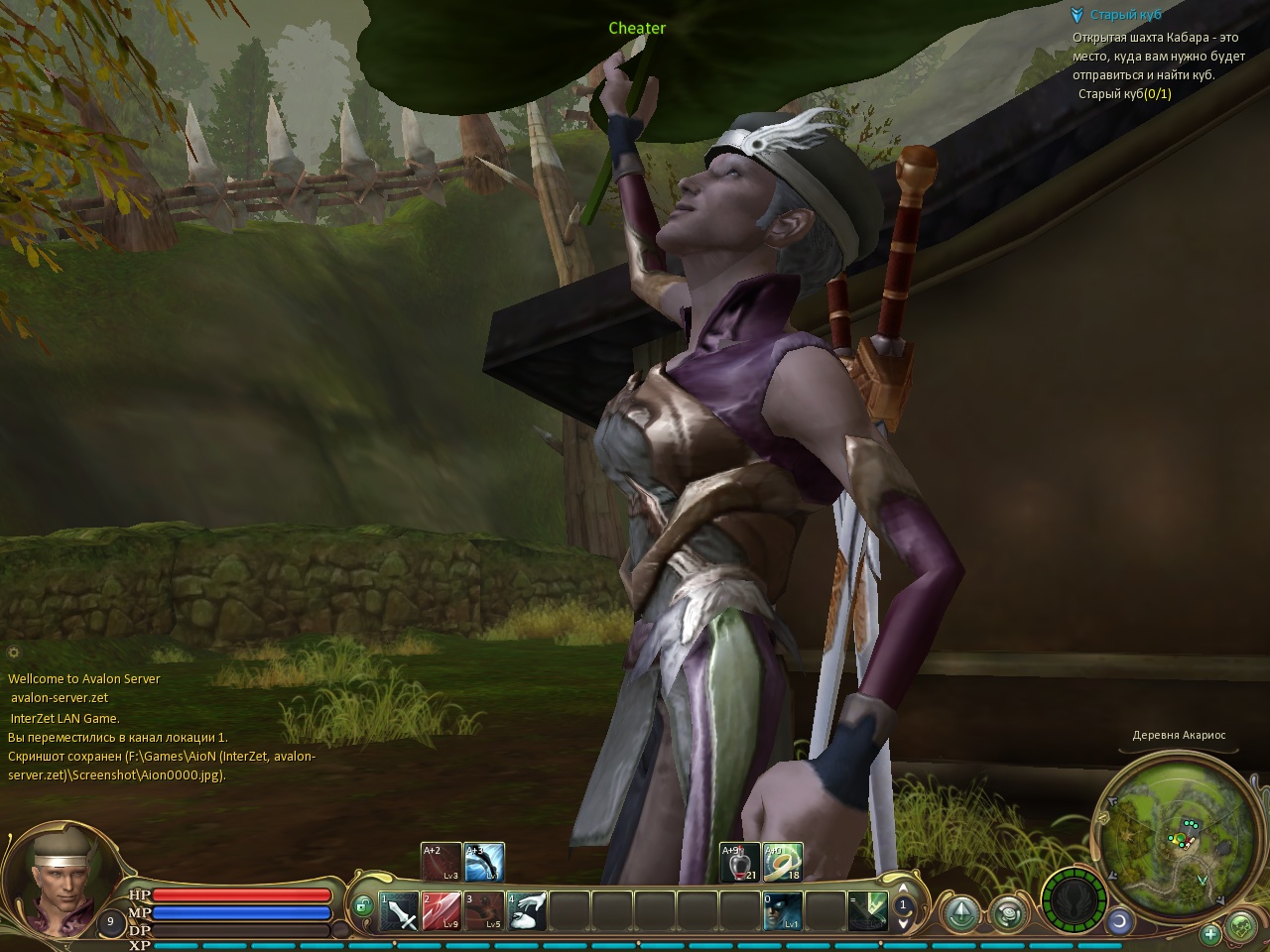Image resolution: width=1270 pixels, height=952 pixels.
Task: Use the dark red Lv3 skill above the hotbar
Action: (x=442, y=862)
